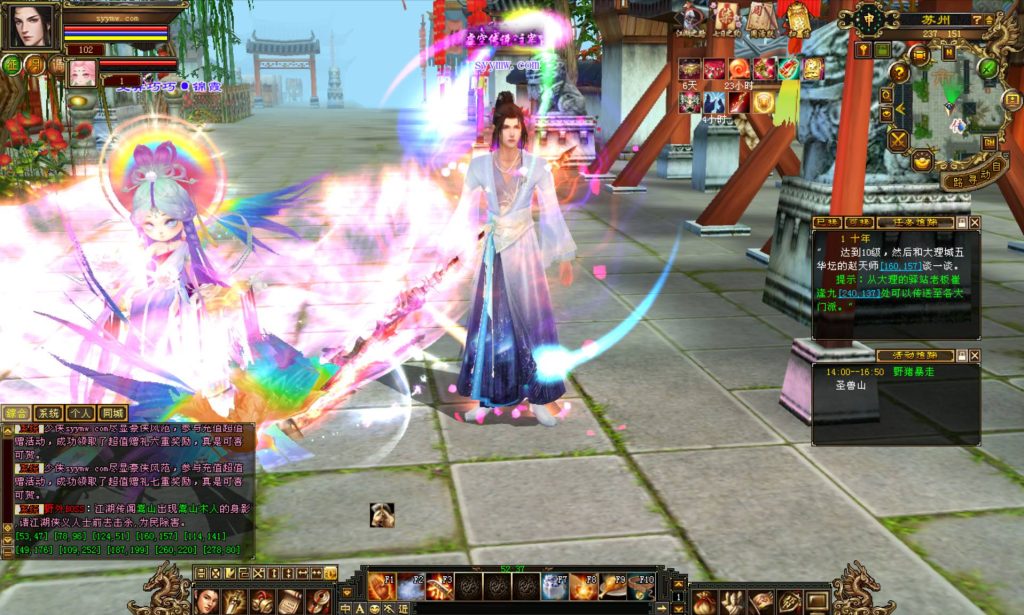The width and height of the screenshot is (1024, 615).
Task: Open the minimap question mark help button
Action: tap(899, 73)
